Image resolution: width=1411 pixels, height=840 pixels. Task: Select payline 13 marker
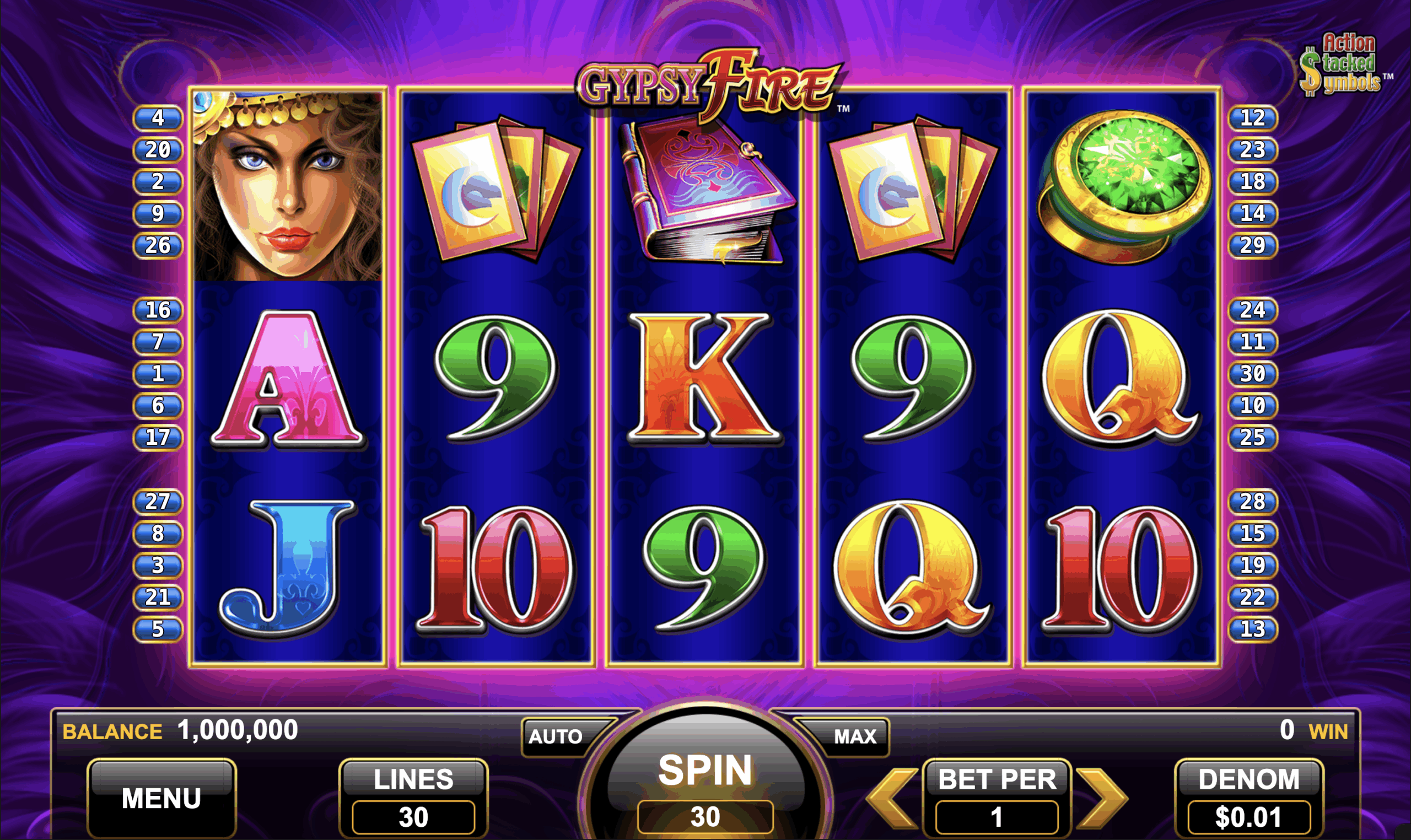[x=1252, y=629]
